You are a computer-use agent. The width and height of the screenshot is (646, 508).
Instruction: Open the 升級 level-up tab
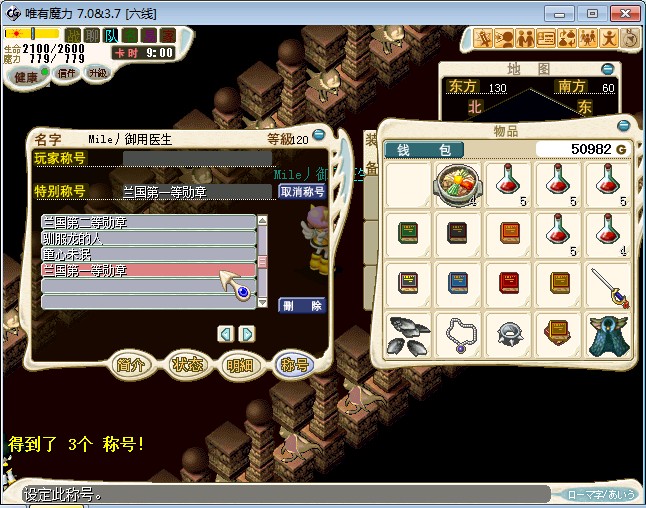(x=97, y=73)
